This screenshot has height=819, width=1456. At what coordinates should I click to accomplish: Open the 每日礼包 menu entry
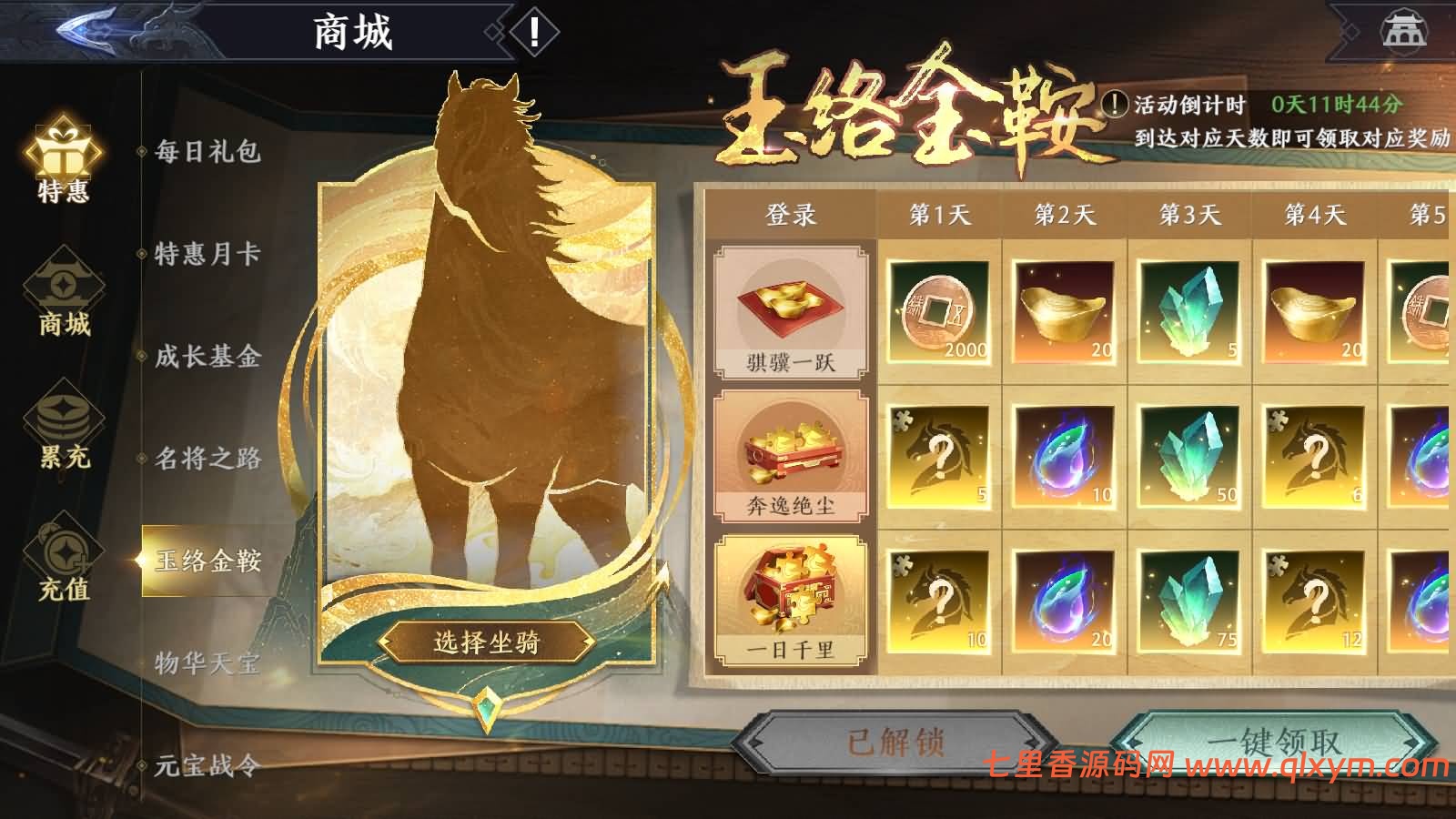point(209,157)
